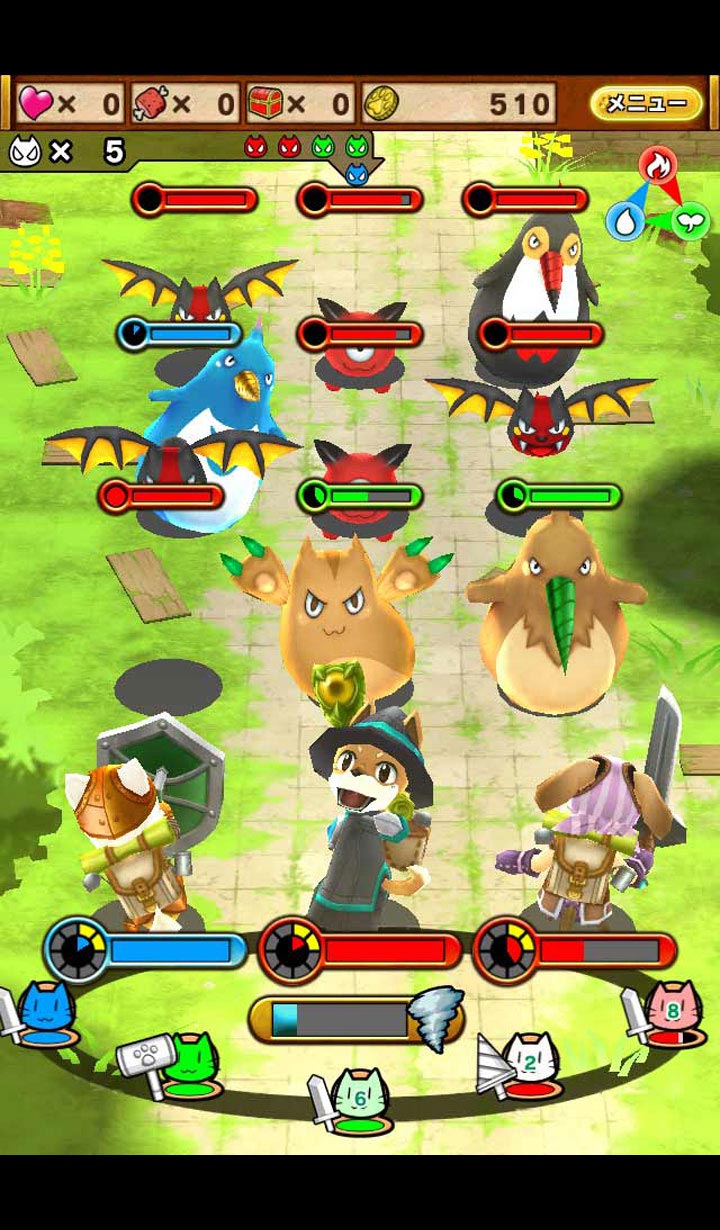
Task: Open the メニュー menu button
Action: click(646, 103)
